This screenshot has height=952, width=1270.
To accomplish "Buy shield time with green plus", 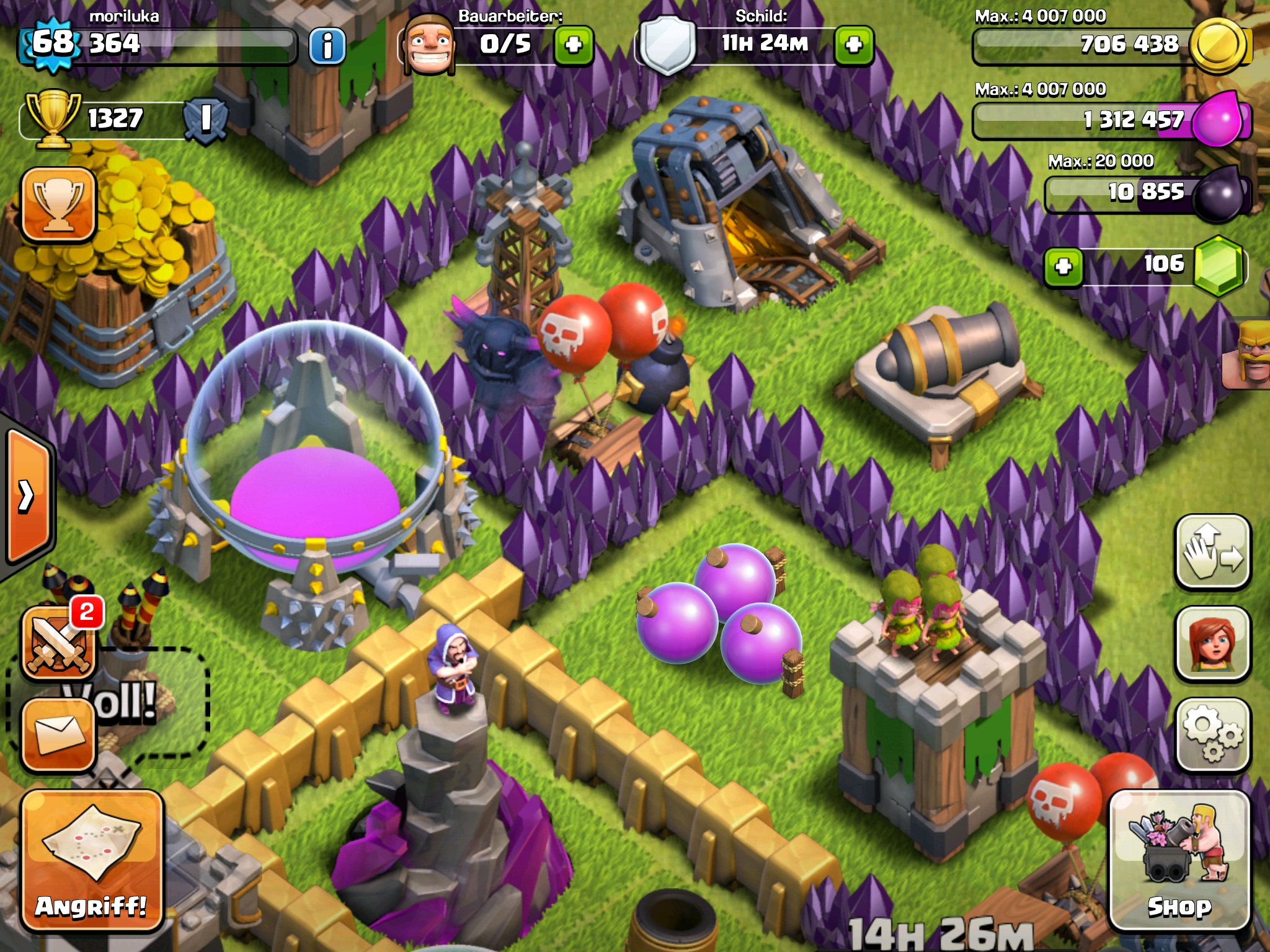I will tap(854, 45).
